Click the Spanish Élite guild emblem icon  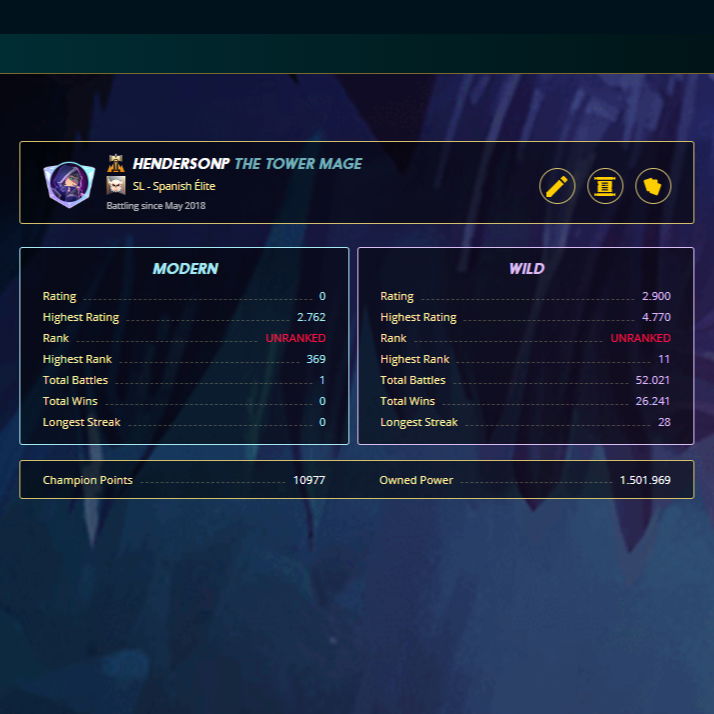point(116,186)
